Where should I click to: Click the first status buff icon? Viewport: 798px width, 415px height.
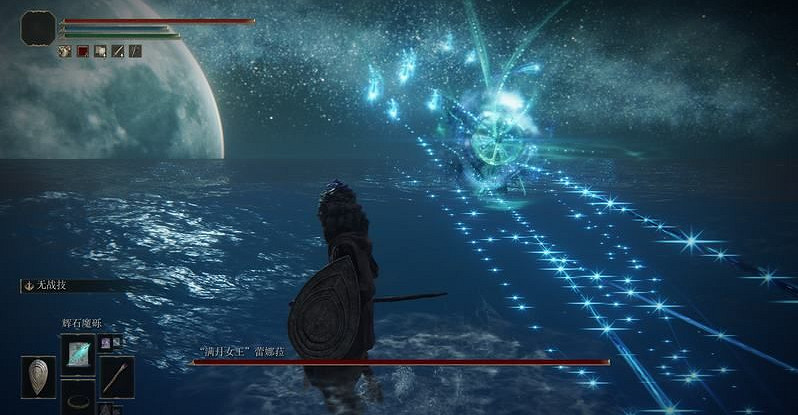[x=65, y=51]
